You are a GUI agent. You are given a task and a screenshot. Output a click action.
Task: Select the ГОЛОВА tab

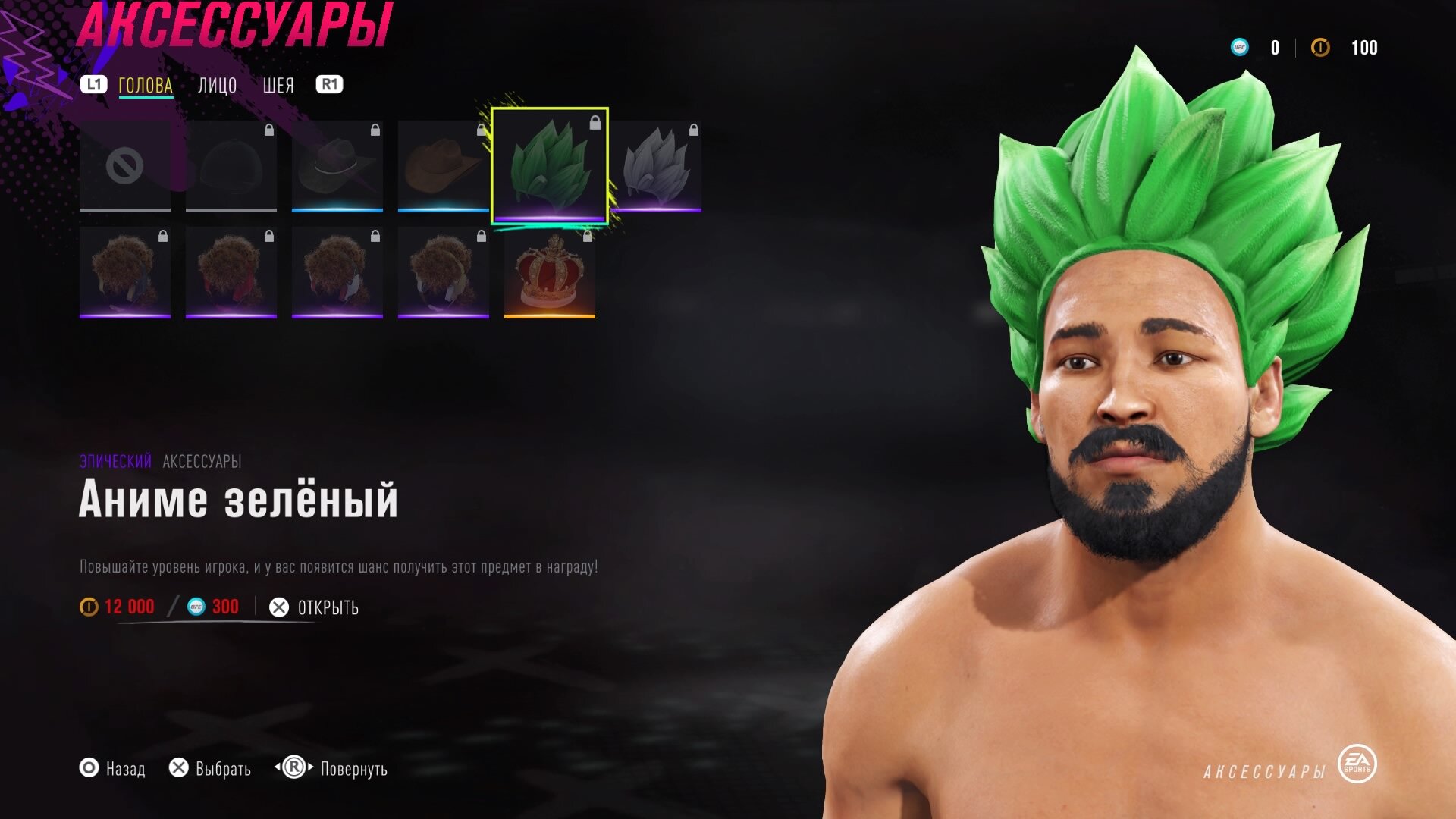pos(146,86)
